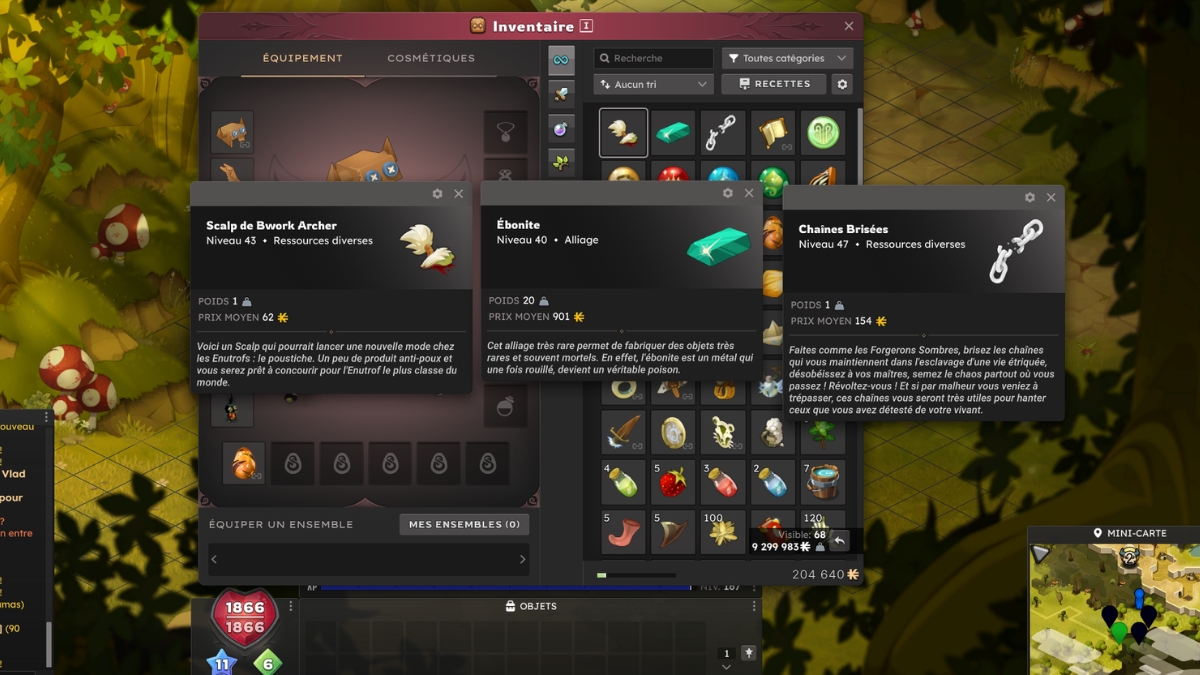Close the Inventaire window
Image resolution: width=1200 pixels, height=675 pixels.
pyautogui.click(x=849, y=26)
